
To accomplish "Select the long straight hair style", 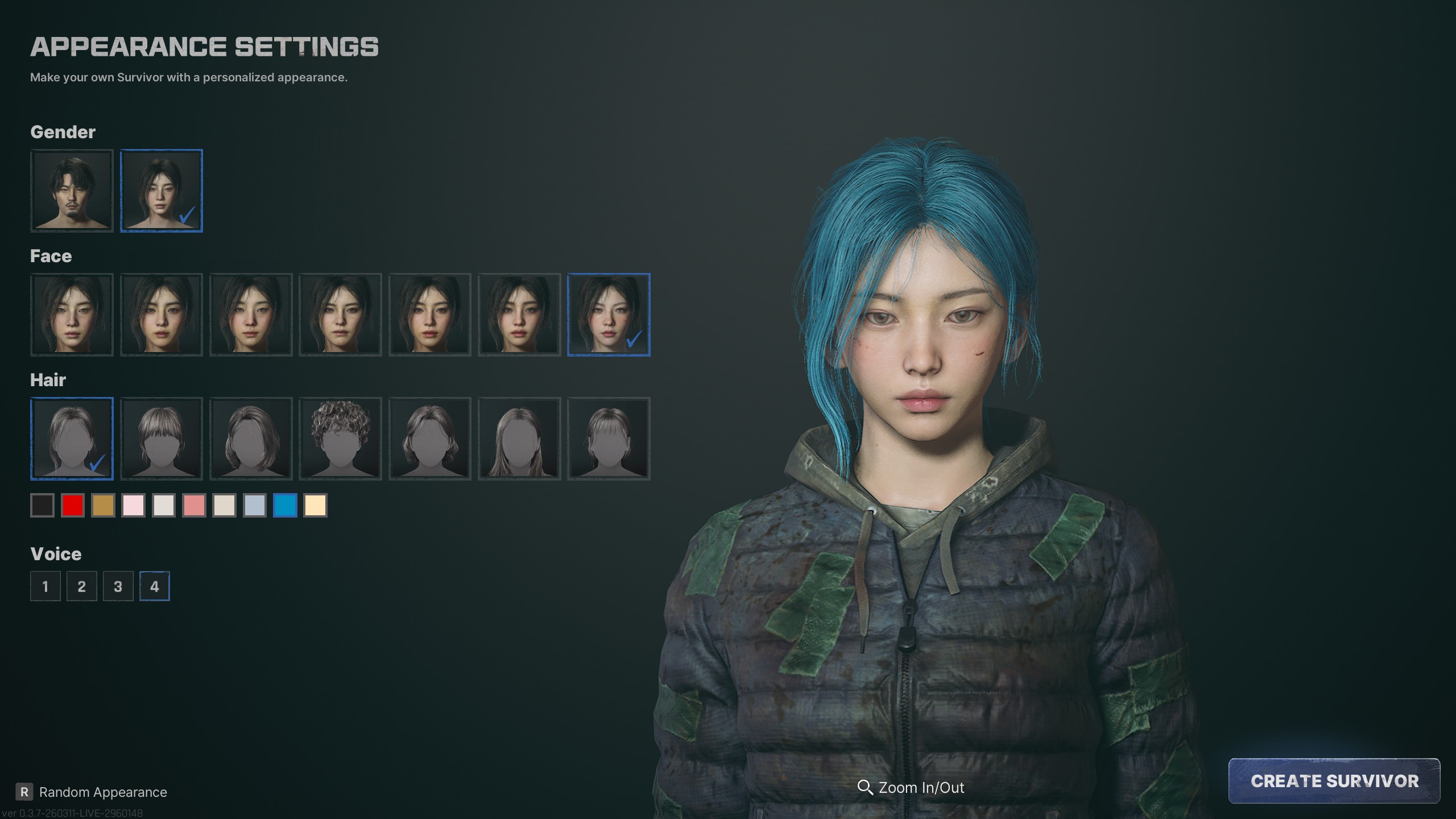I will point(519,439).
